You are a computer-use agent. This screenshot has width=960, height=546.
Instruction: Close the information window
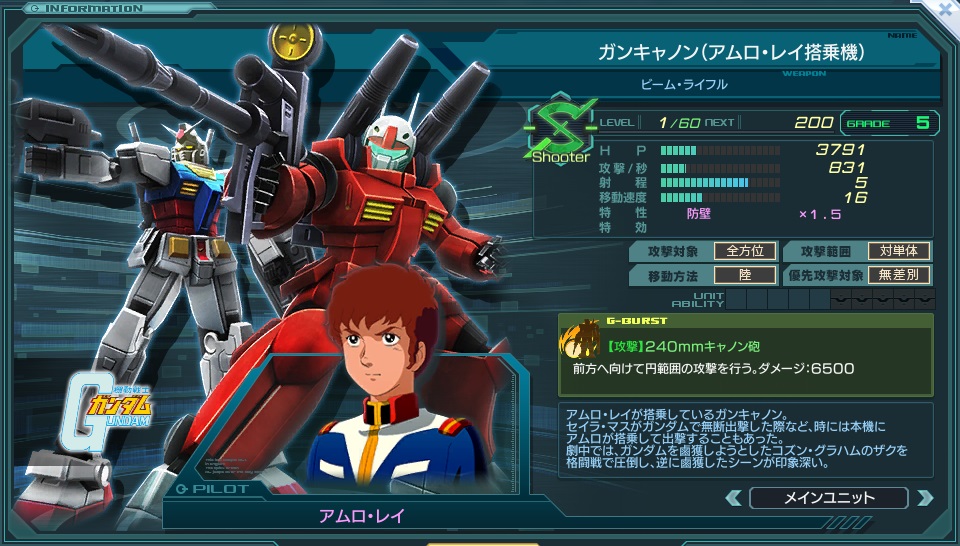tap(945, 8)
